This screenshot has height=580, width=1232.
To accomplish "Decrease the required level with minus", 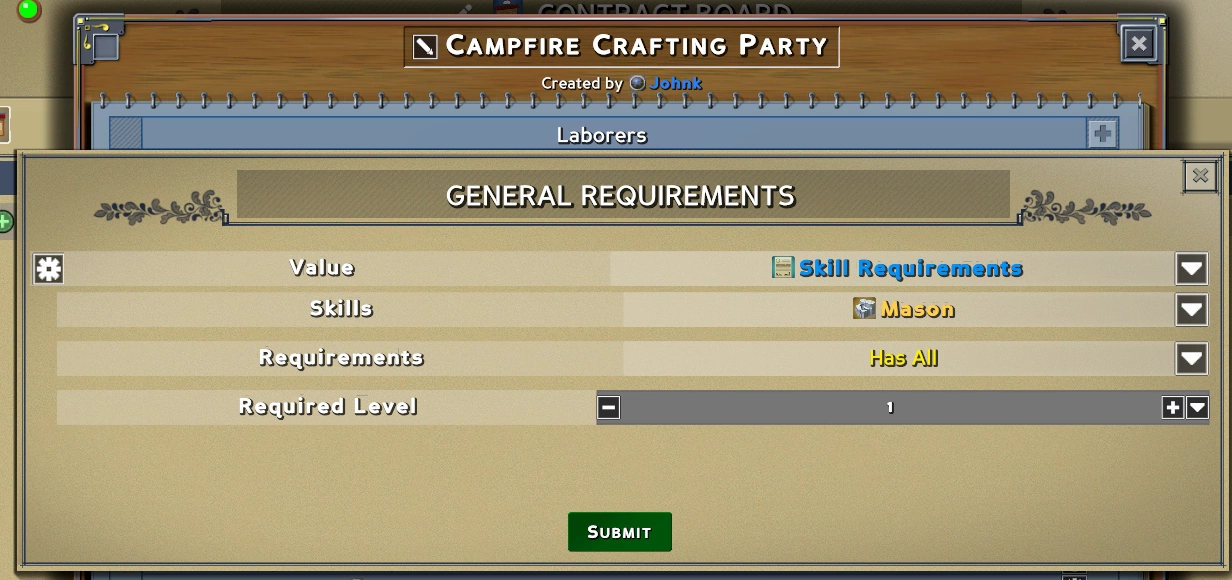I will (x=609, y=407).
